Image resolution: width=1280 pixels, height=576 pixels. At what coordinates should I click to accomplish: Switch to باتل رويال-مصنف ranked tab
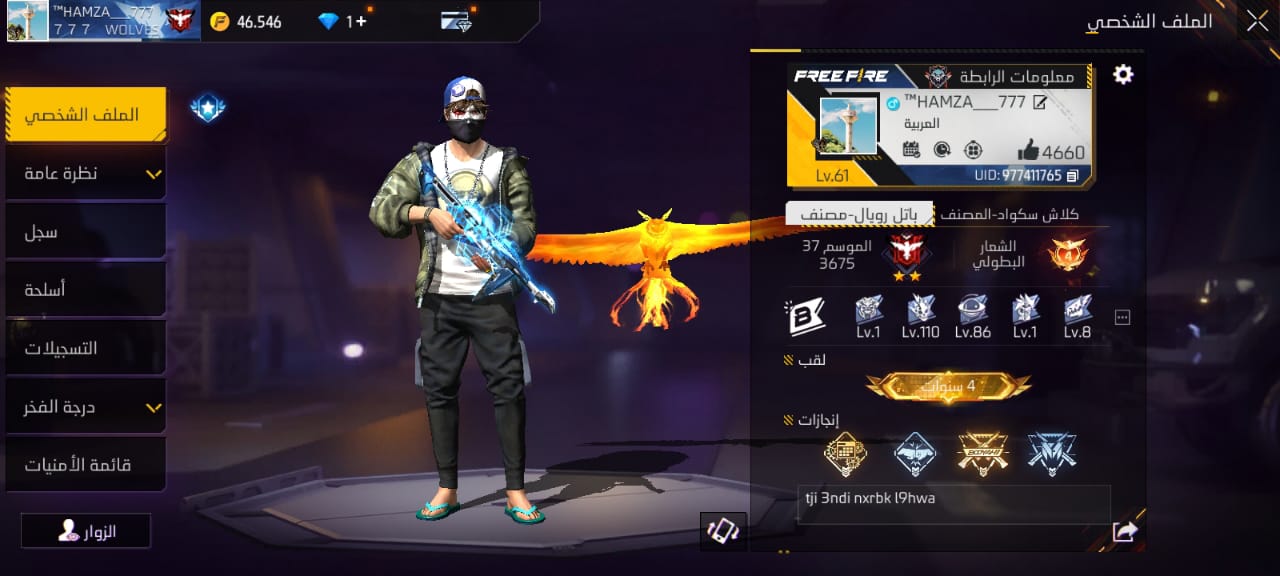859,214
